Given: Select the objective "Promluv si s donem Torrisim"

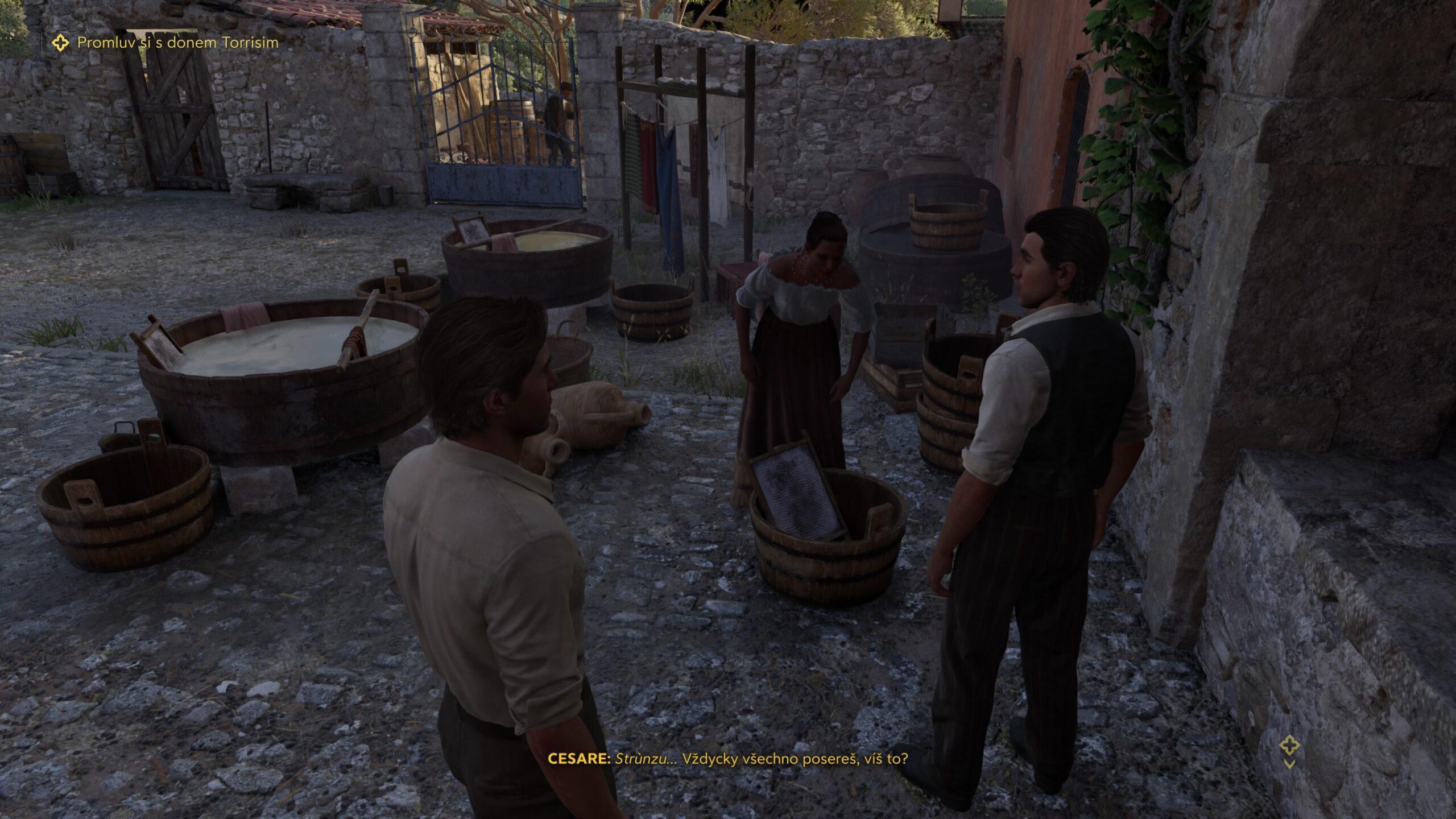Looking at the screenshot, I should [x=177, y=43].
